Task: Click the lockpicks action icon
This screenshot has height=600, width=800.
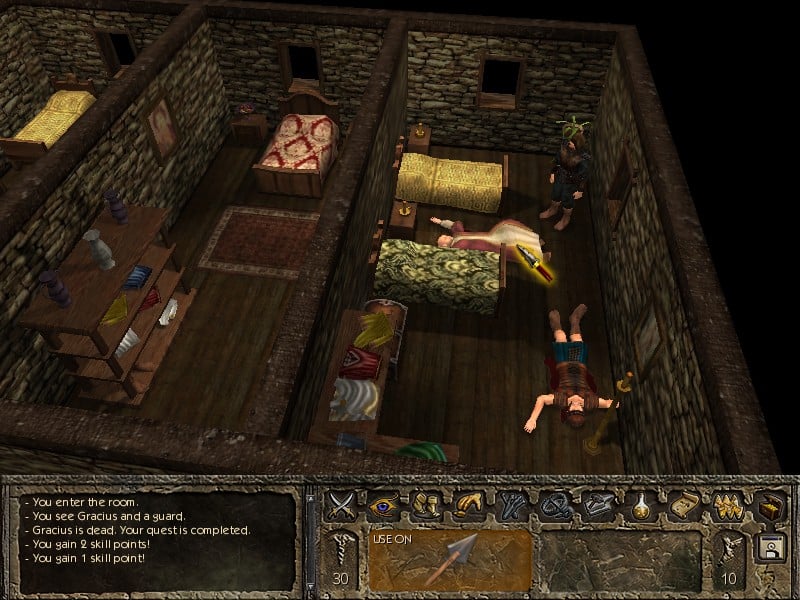Action: tap(509, 504)
